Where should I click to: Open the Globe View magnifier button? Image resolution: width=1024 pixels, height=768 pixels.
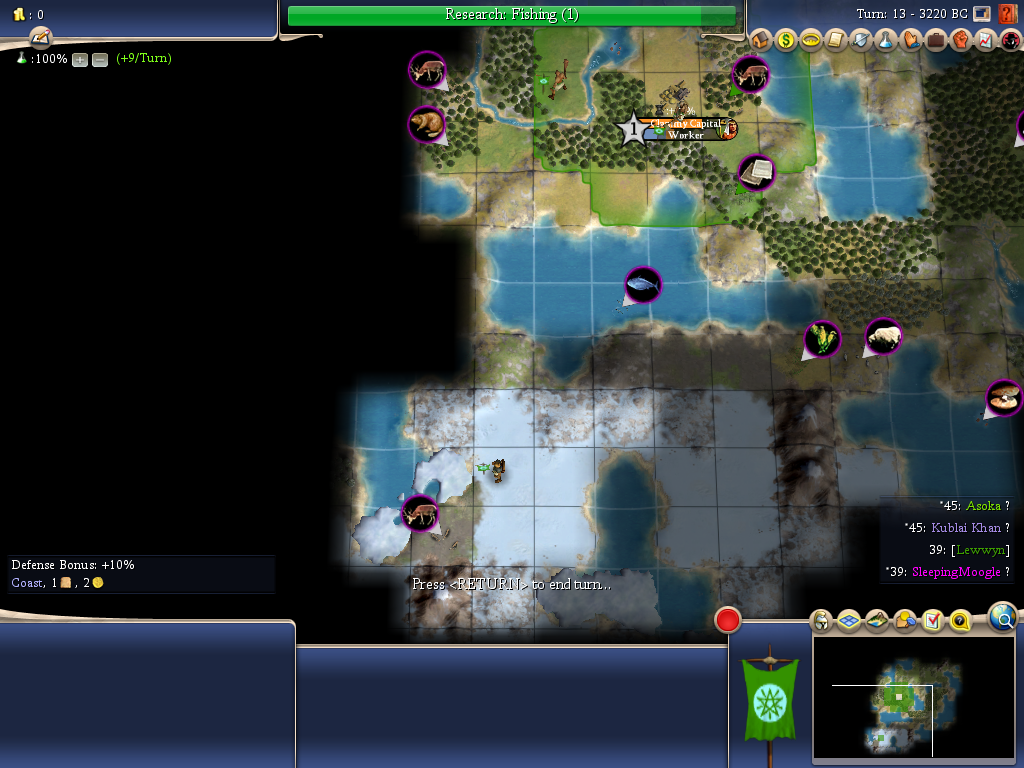click(x=1003, y=617)
